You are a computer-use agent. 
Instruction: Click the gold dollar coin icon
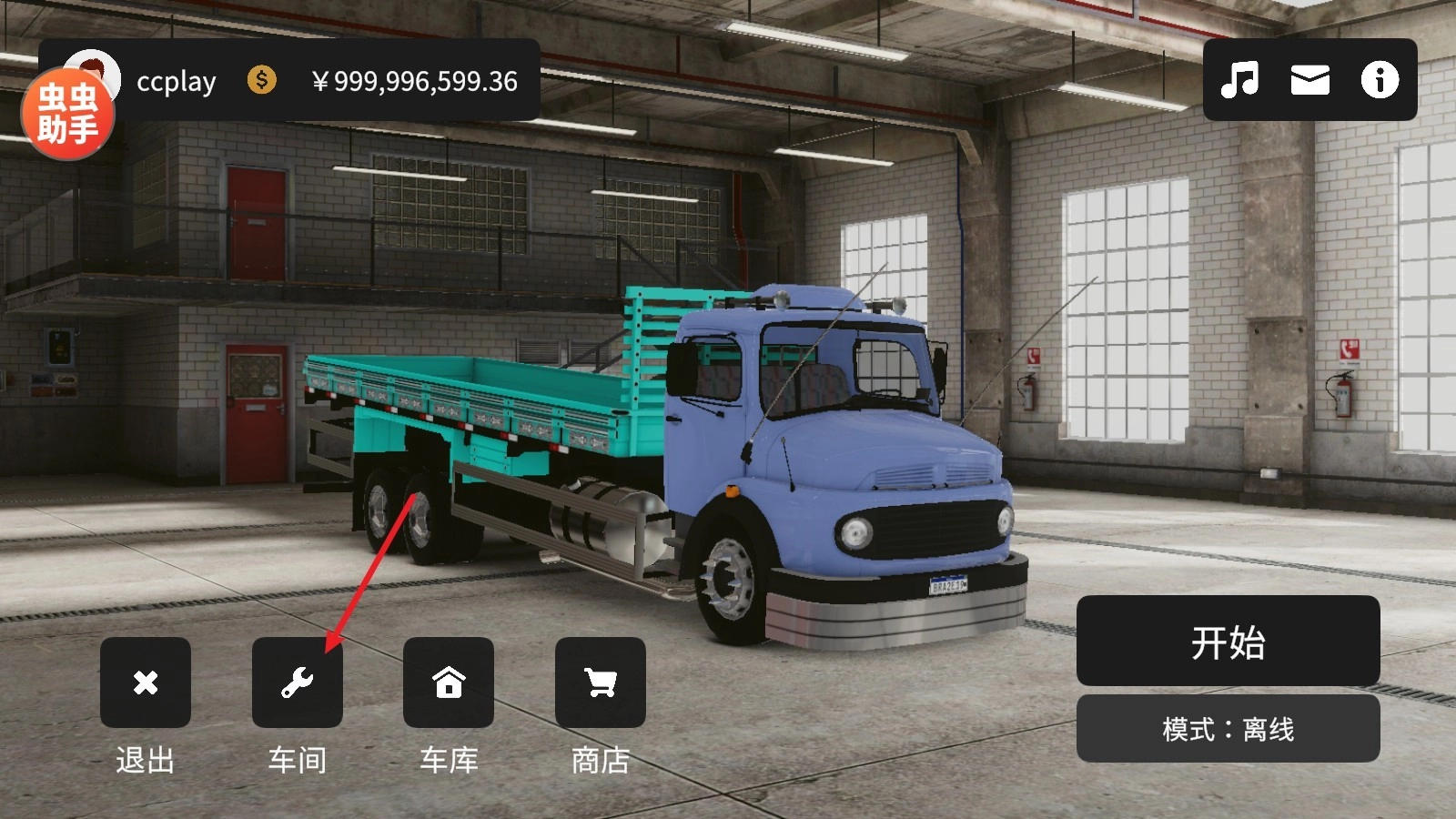tap(262, 80)
